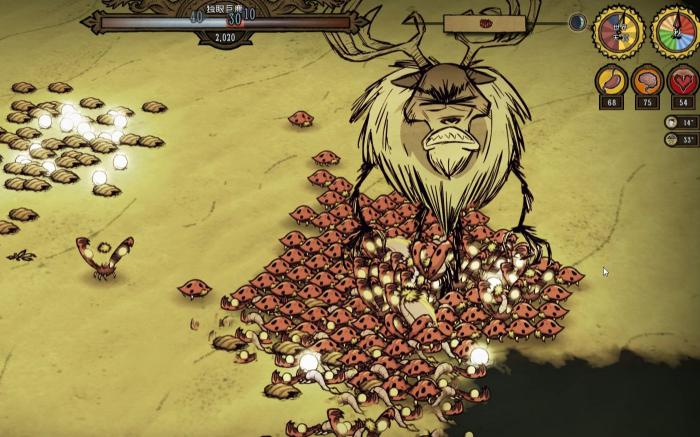Screen dimensions: 700x437
Task: Check the stomach hunger badge
Action: (611, 81)
